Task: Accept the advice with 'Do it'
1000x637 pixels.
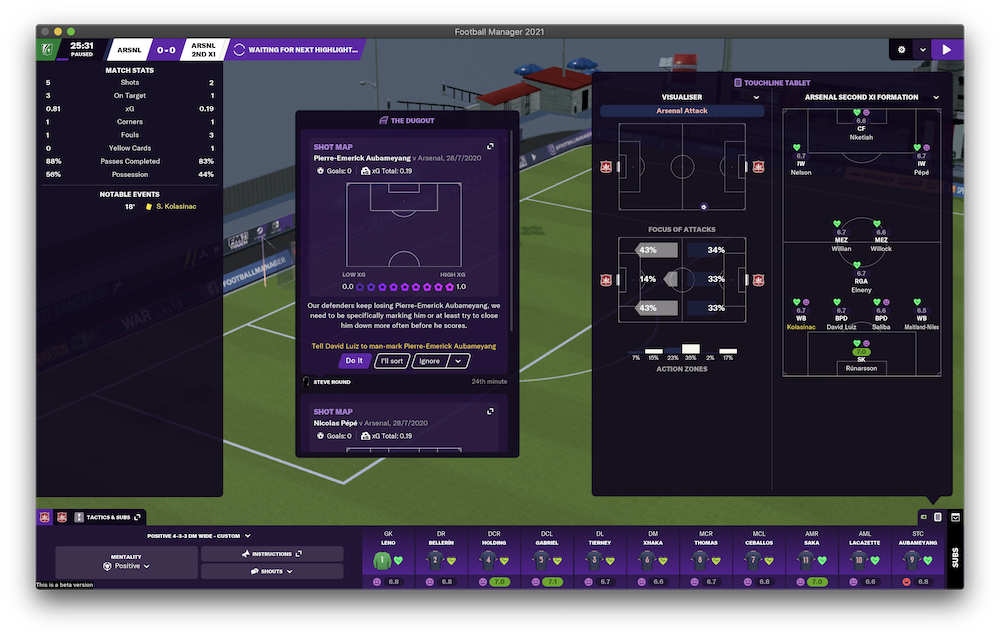Action: point(354,361)
